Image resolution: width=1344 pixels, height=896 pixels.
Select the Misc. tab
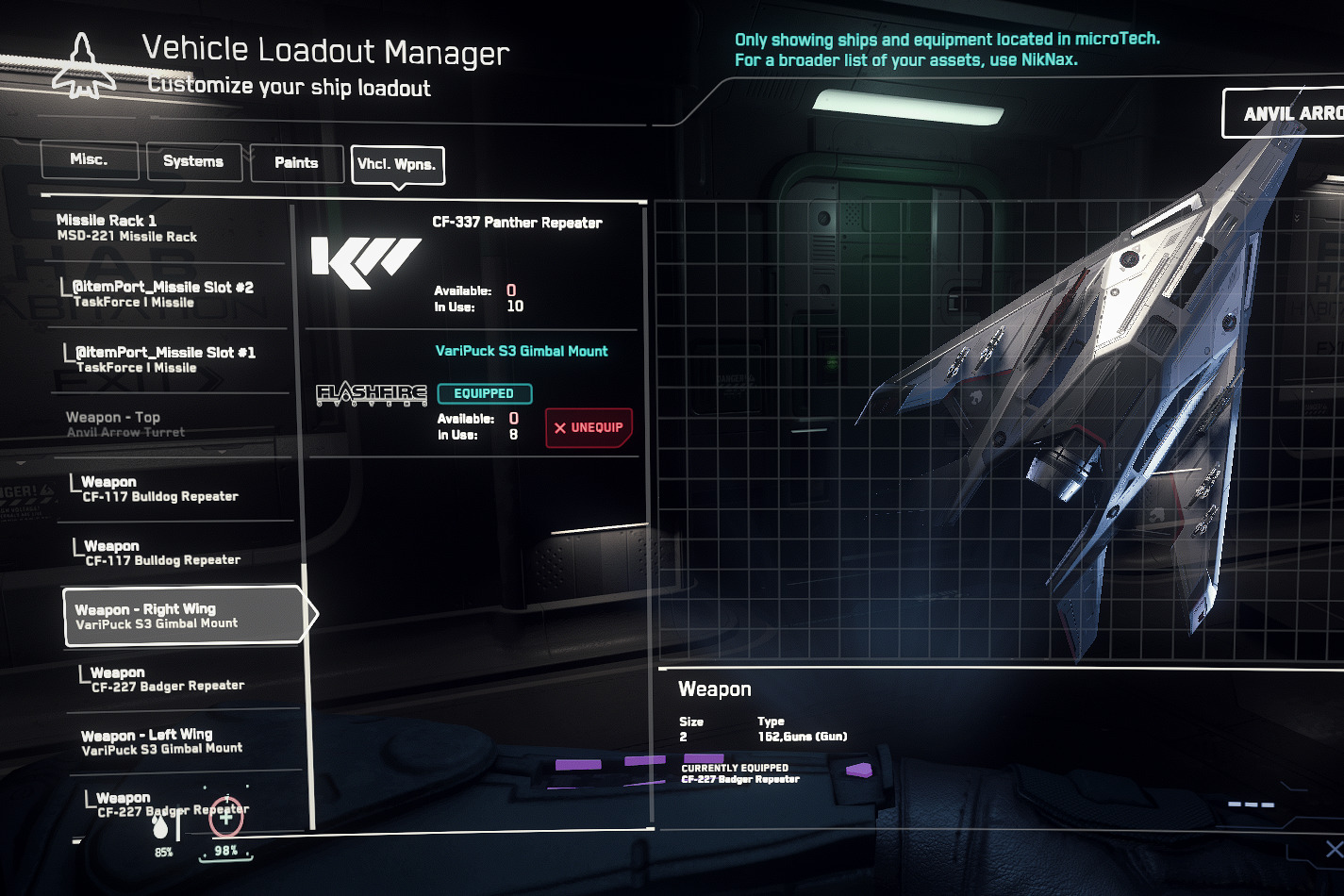pos(89,158)
